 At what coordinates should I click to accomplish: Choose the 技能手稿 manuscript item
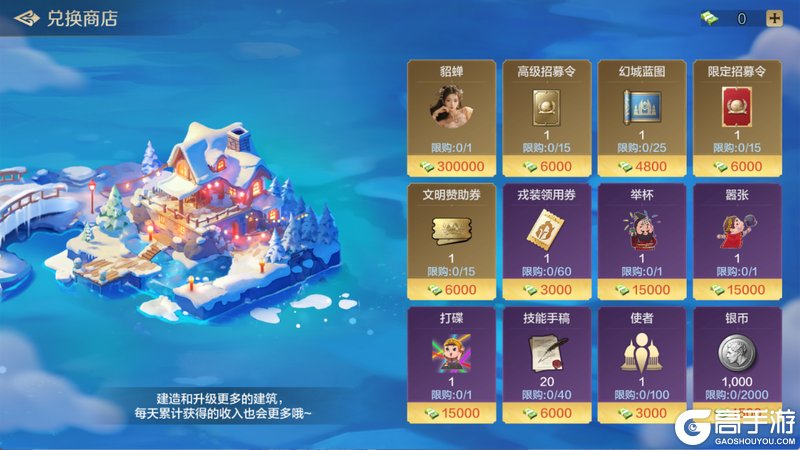[546, 355]
